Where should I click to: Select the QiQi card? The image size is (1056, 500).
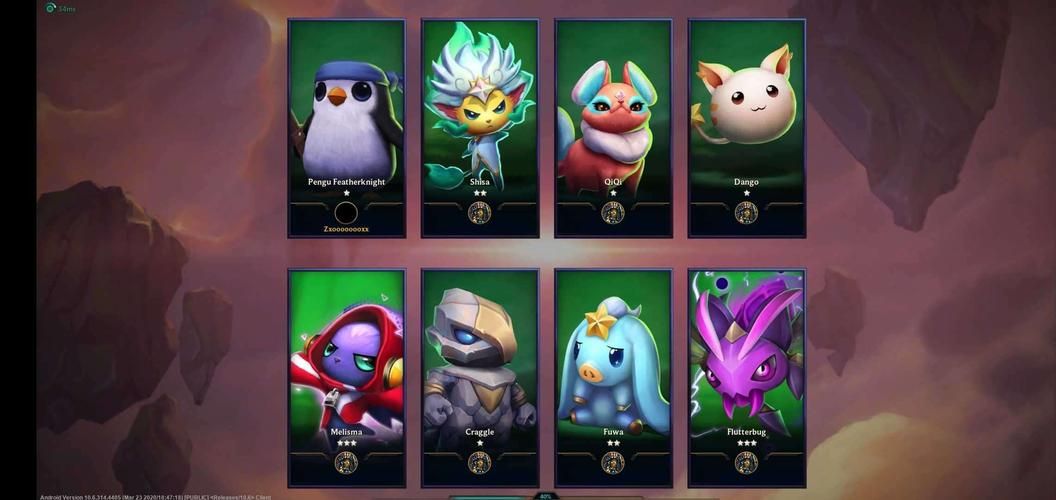[613, 128]
